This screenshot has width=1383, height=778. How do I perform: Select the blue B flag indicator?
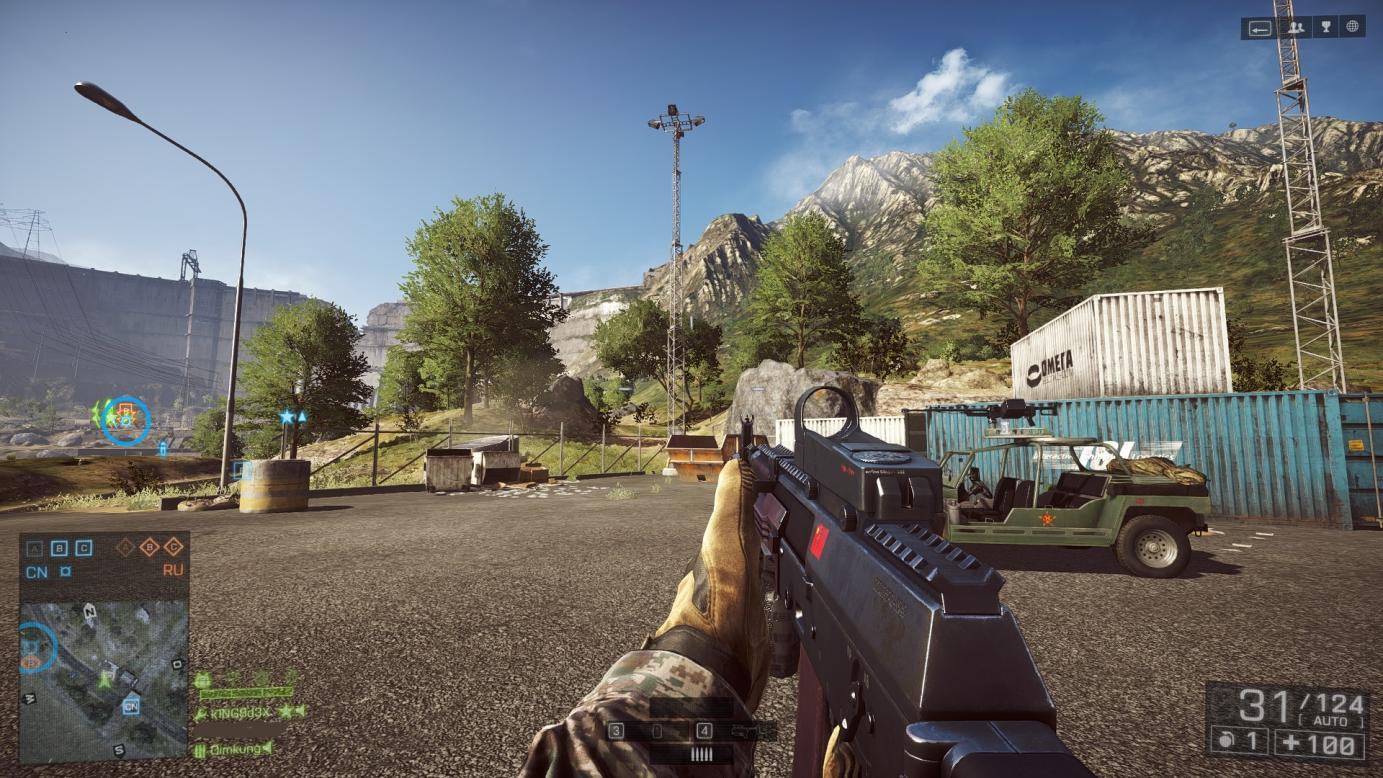59,547
